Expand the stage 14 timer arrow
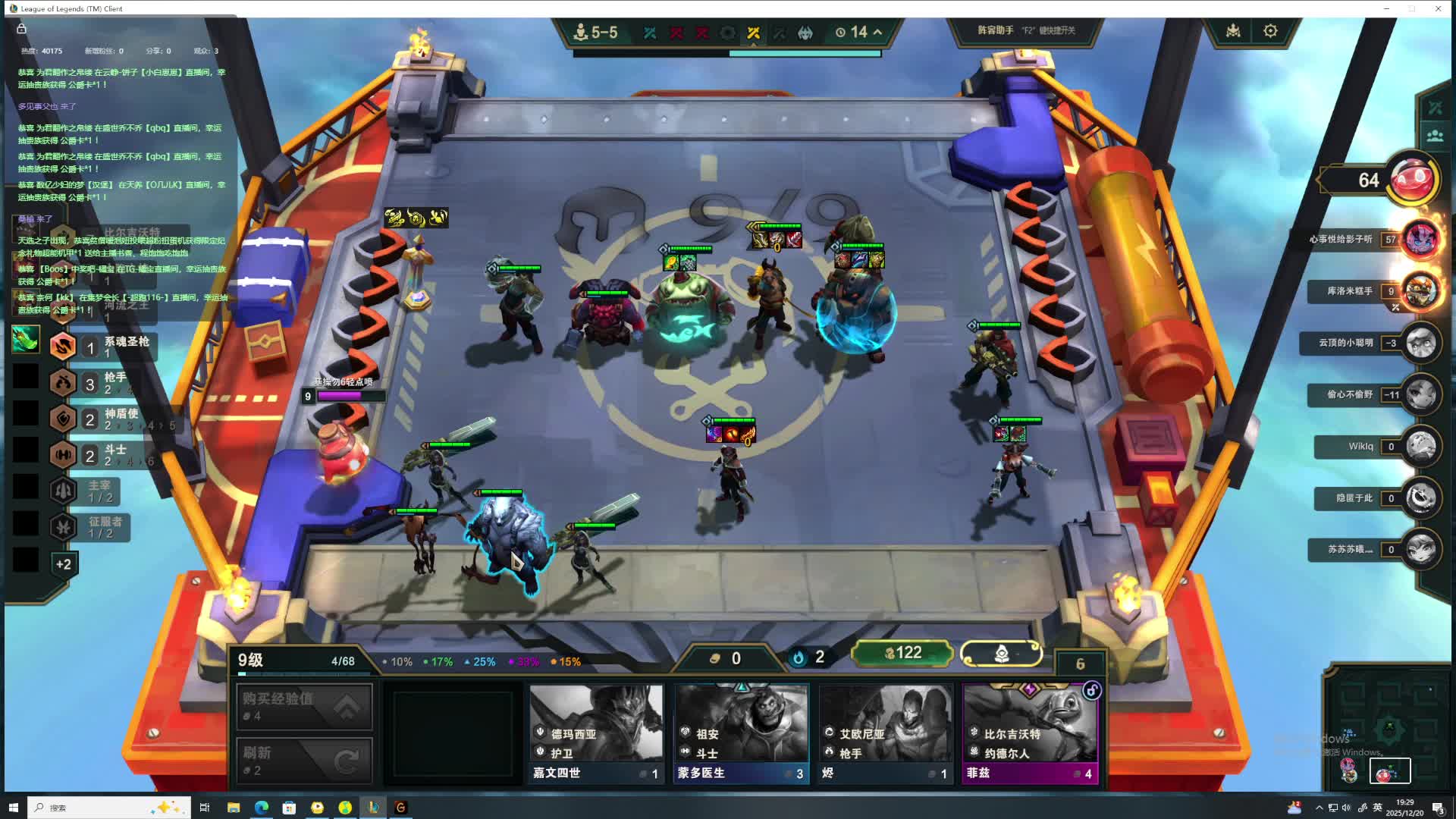This screenshot has width=1456, height=819. click(878, 32)
